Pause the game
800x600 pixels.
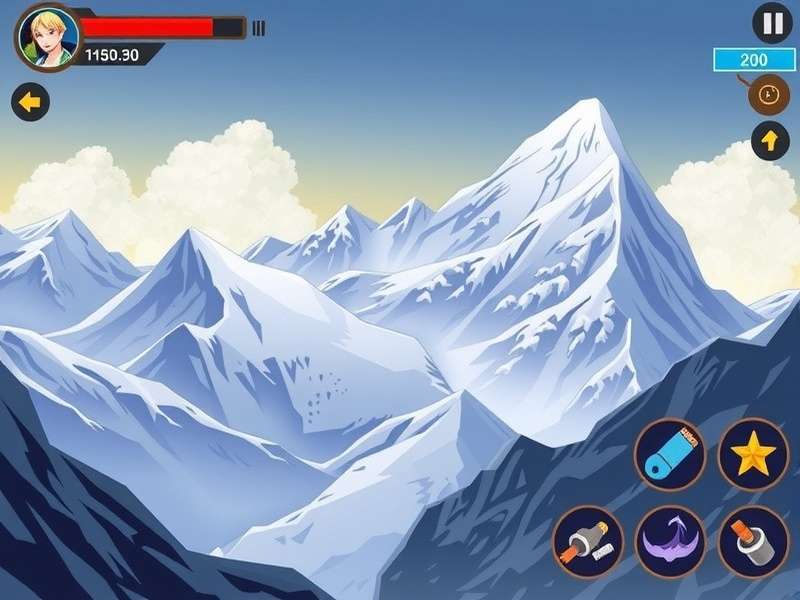tap(771, 23)
